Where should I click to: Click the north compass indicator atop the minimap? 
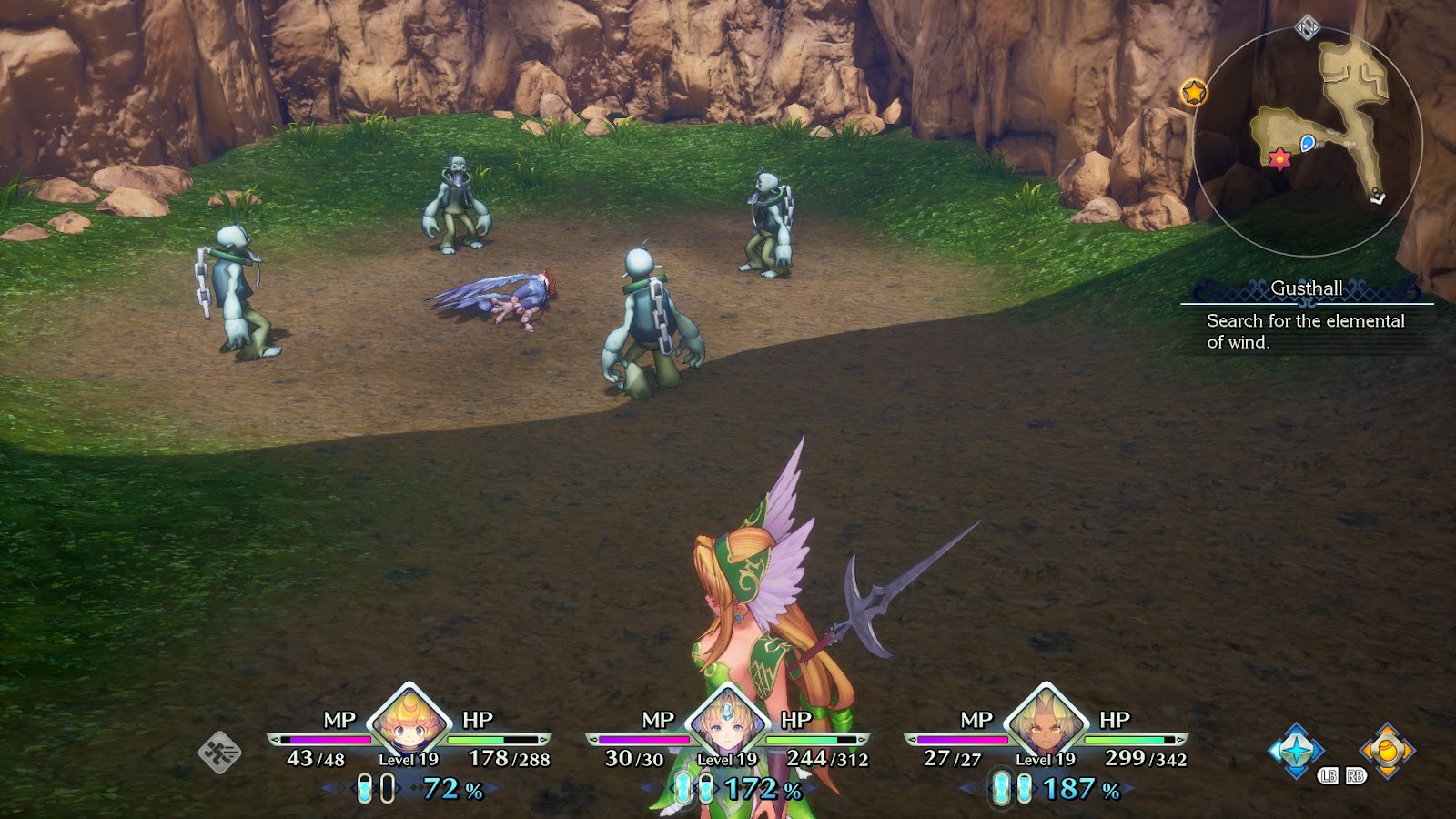pyautogui.click(x=1307, y=27)
